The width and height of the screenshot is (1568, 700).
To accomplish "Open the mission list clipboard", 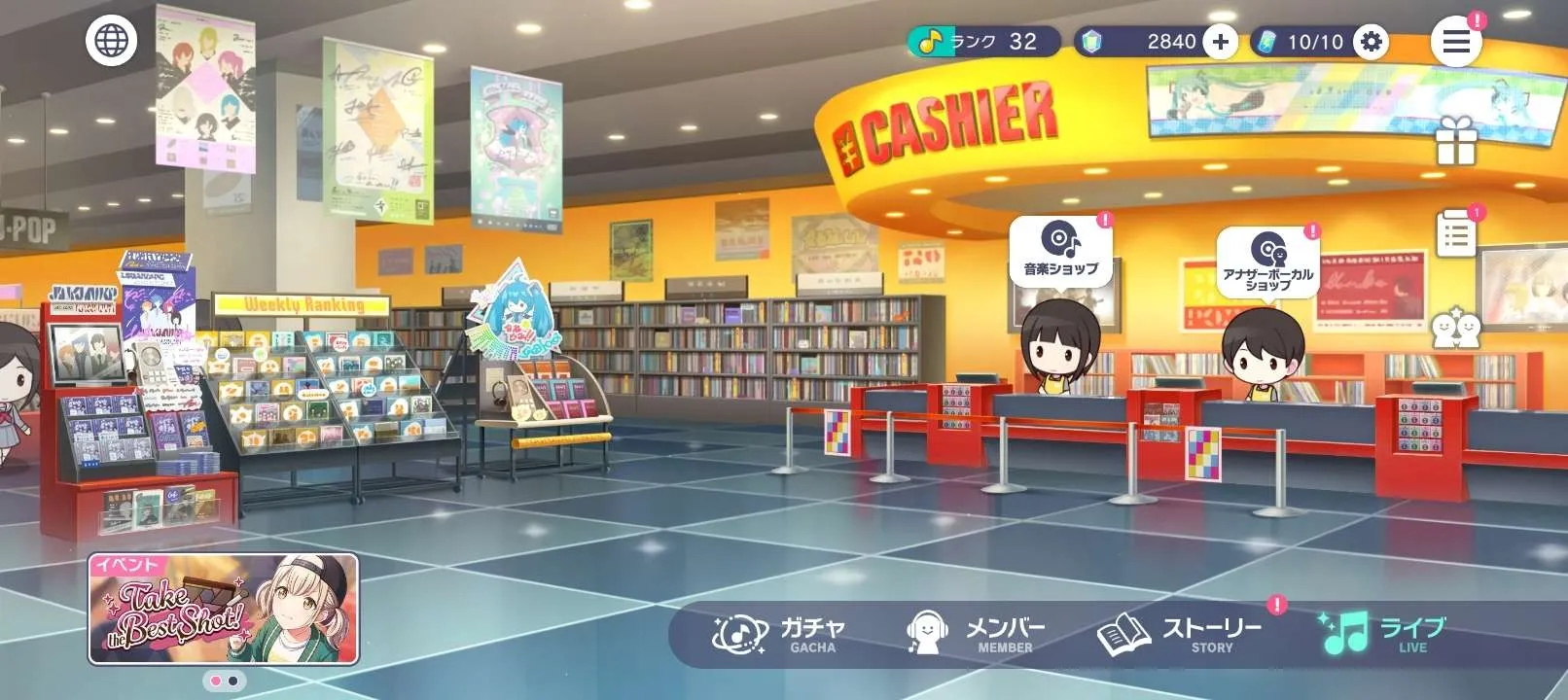I will pyautogui.click(x=1456, y=233).
